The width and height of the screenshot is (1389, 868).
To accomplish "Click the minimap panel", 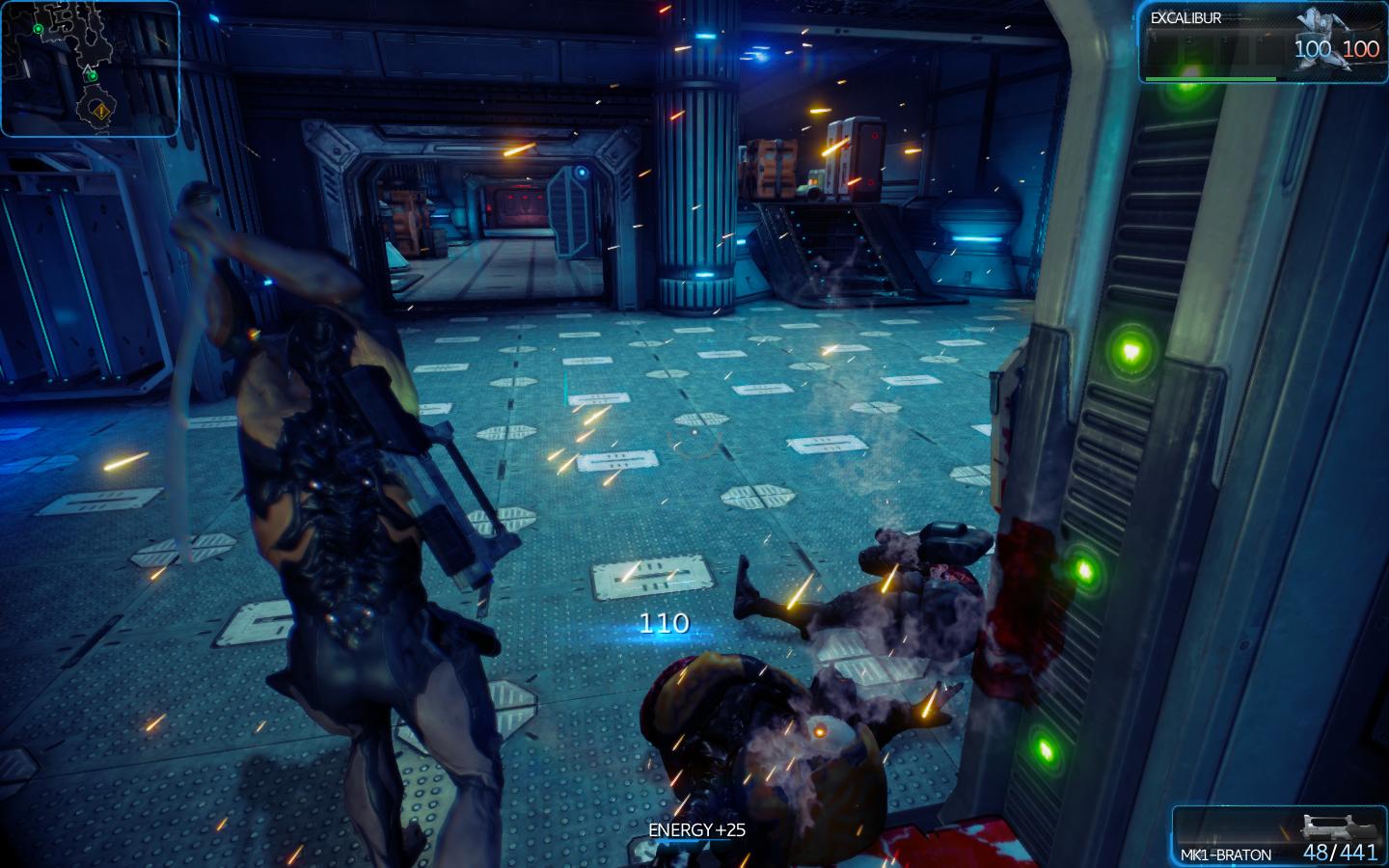I will point(90,68).
